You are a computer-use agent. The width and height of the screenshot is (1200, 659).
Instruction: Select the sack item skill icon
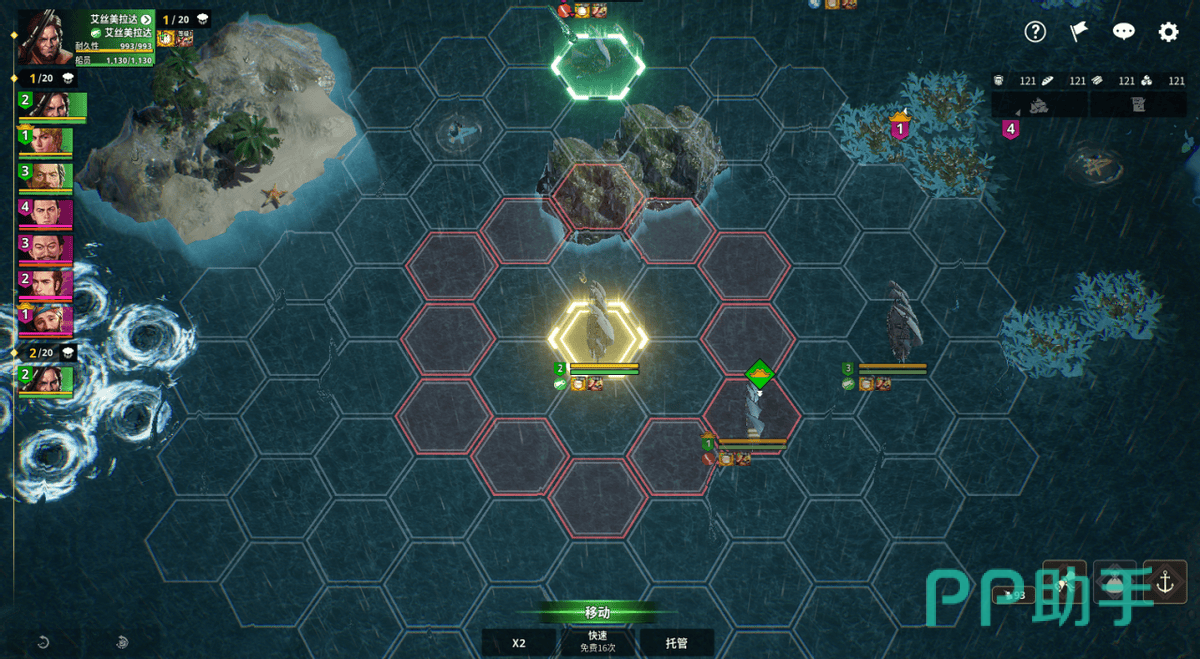[x=1114, y=584]
